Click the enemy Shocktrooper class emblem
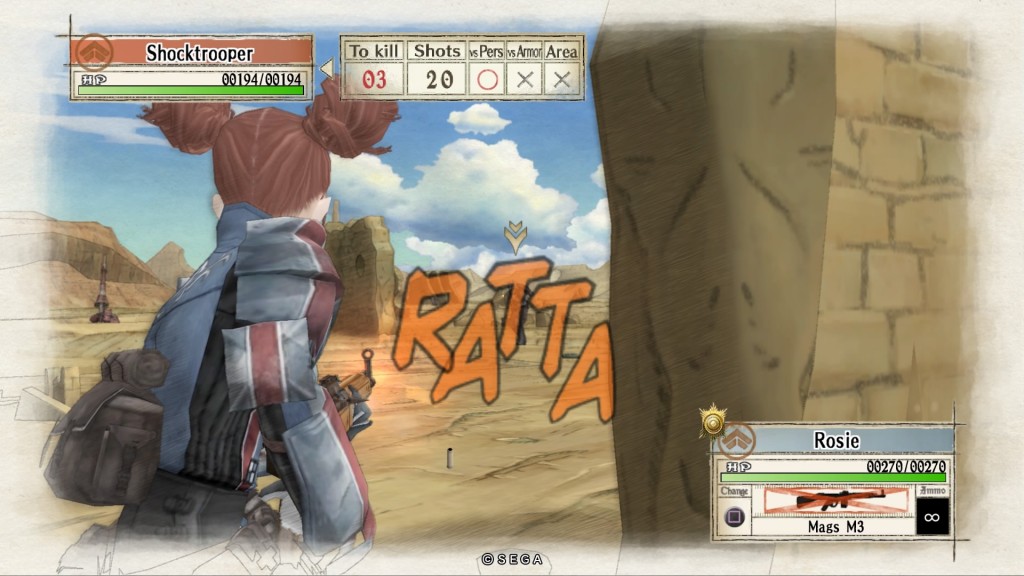This screenshot has height=576, width=1024. (x=95, y=51)
